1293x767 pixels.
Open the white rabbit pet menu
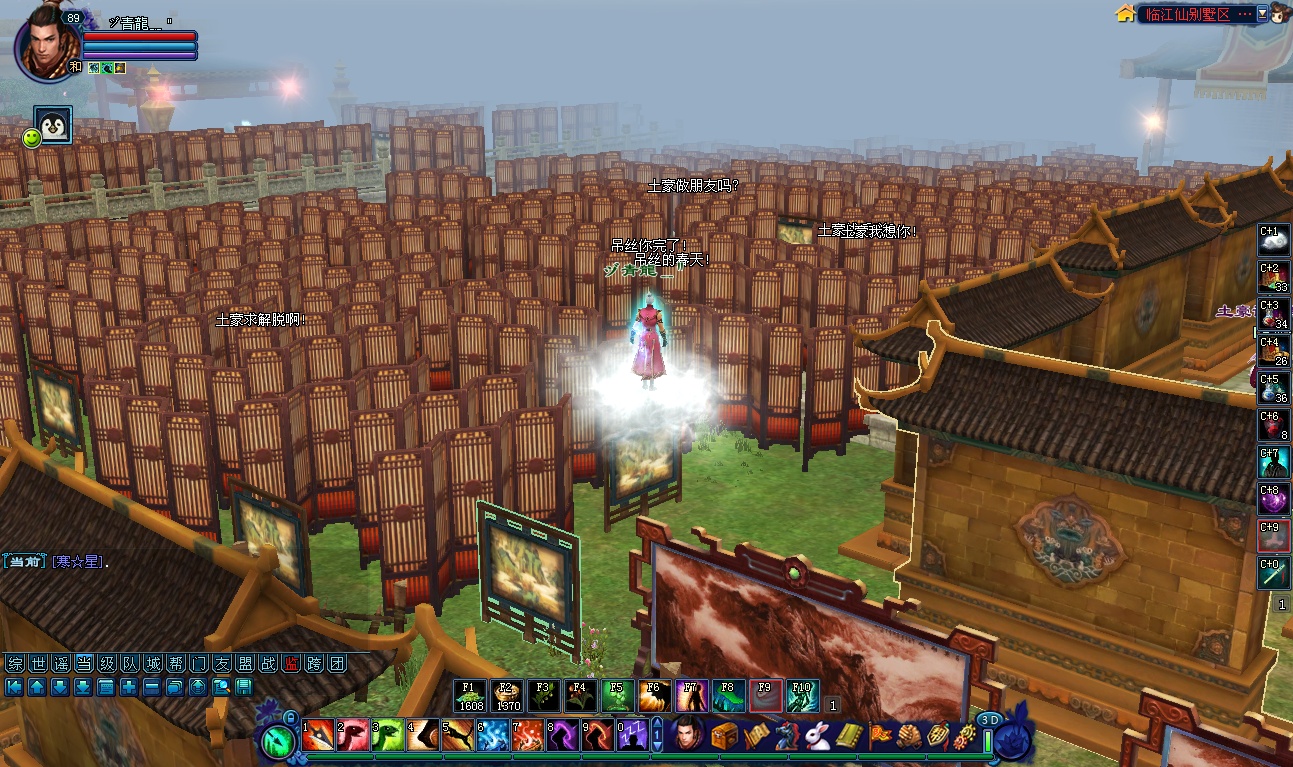[818, 736]
